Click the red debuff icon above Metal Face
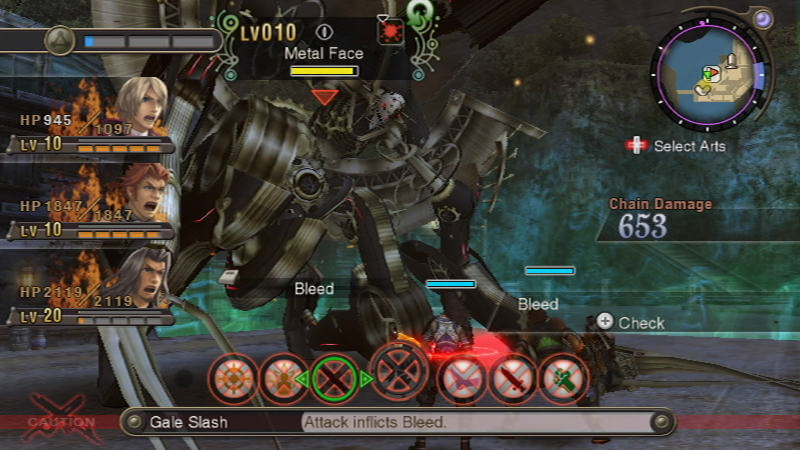This screenshot has height=450, width=800. (x=389, y=31)
